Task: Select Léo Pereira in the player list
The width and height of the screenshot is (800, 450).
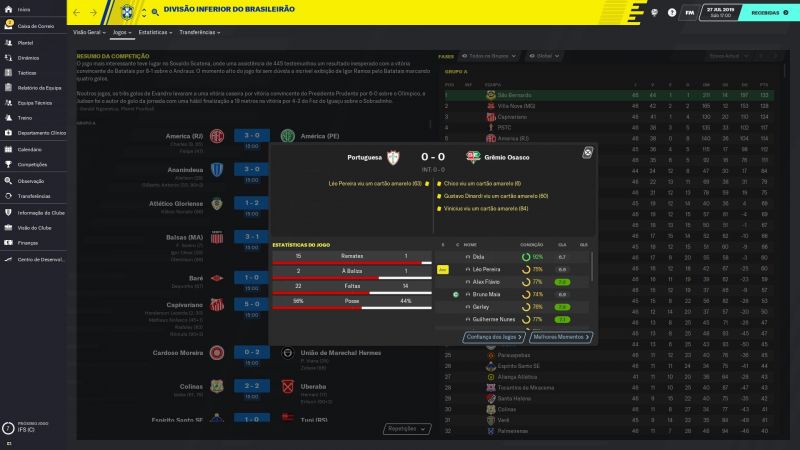Action: click(486, 269)
